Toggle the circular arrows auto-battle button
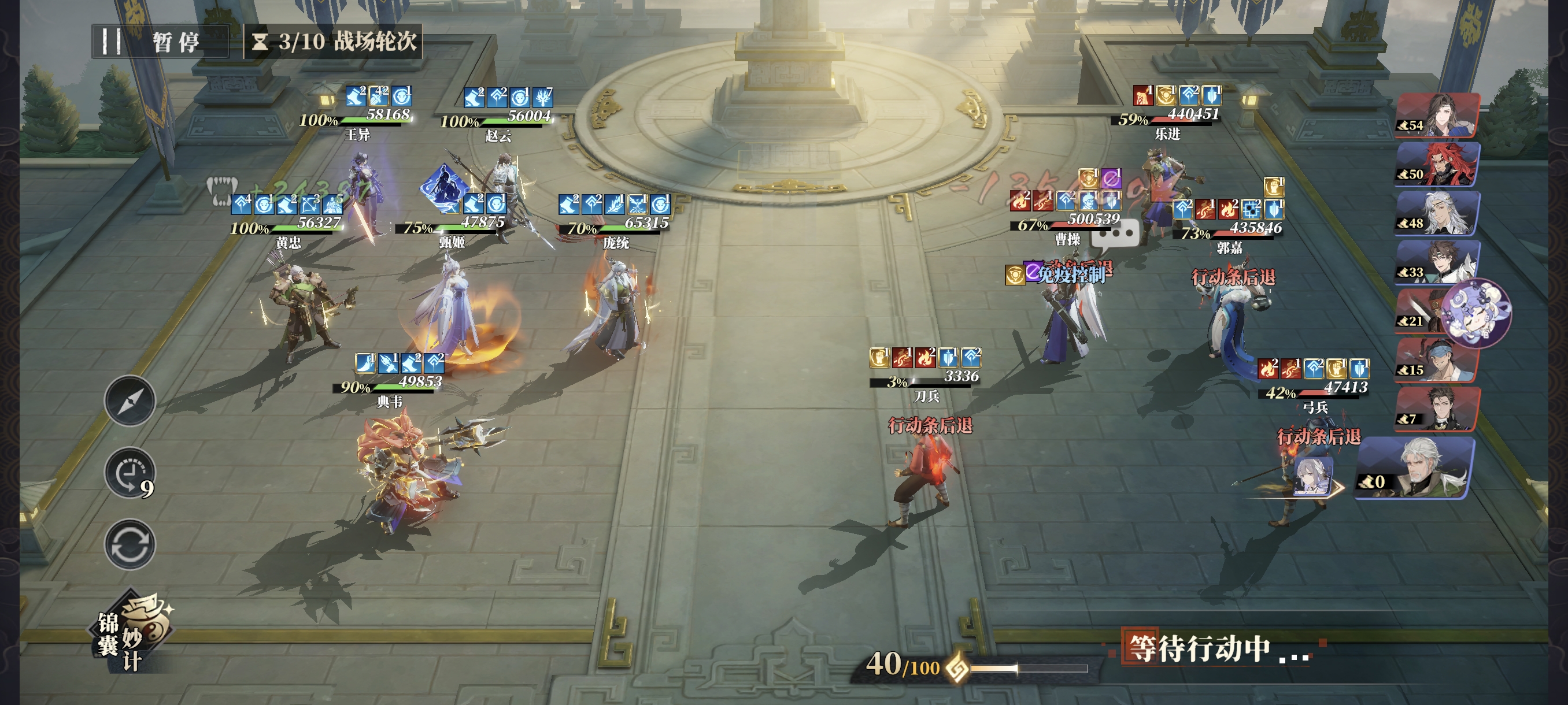The height and width of the screenshot is (705, 1568). point(130,544)
